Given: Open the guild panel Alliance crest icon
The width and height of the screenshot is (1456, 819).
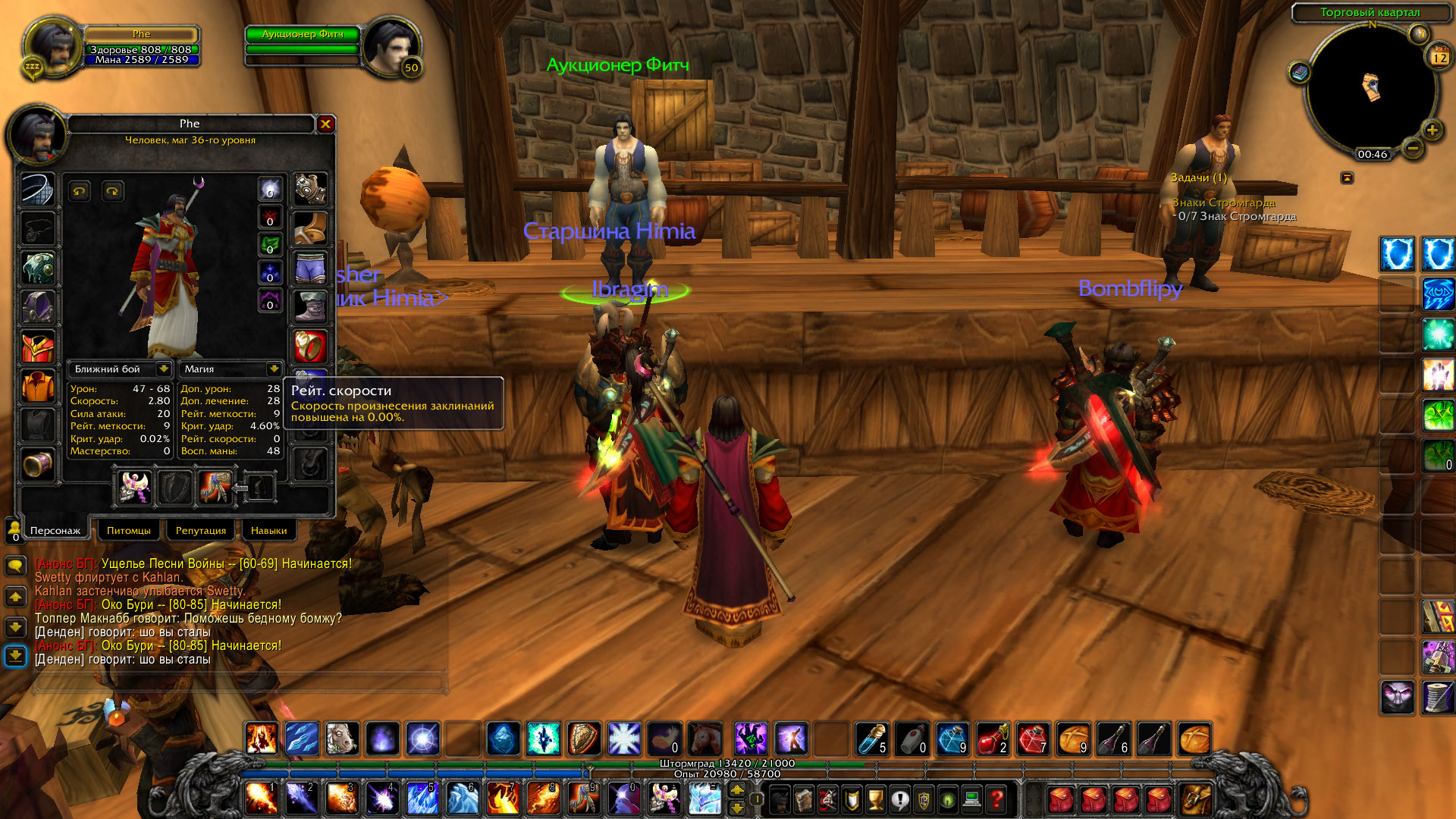Looking at the screenshot, I should pyautogui.click(x=924, y=799).
